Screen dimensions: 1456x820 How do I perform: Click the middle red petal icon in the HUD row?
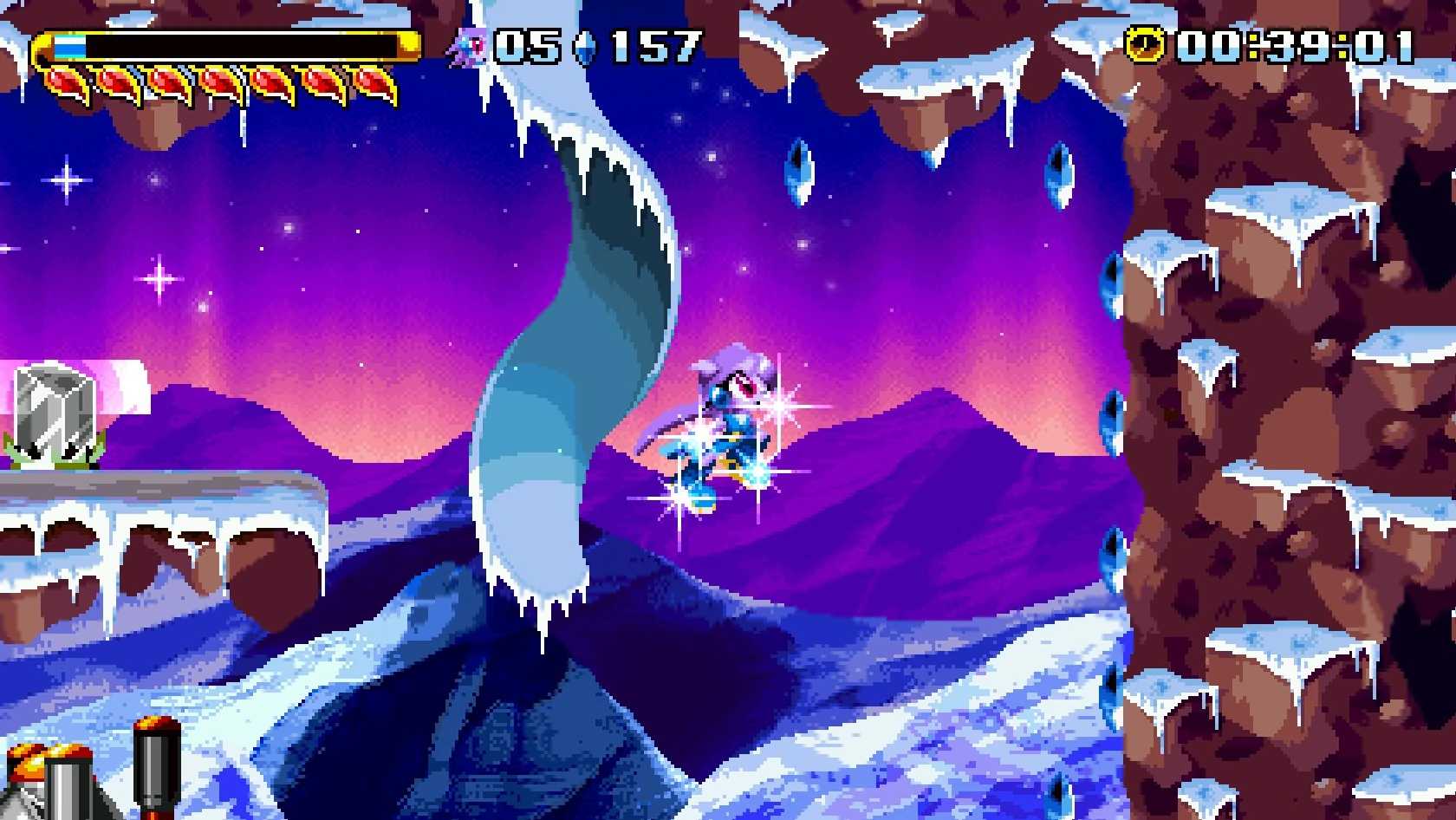tap(221, 85)
